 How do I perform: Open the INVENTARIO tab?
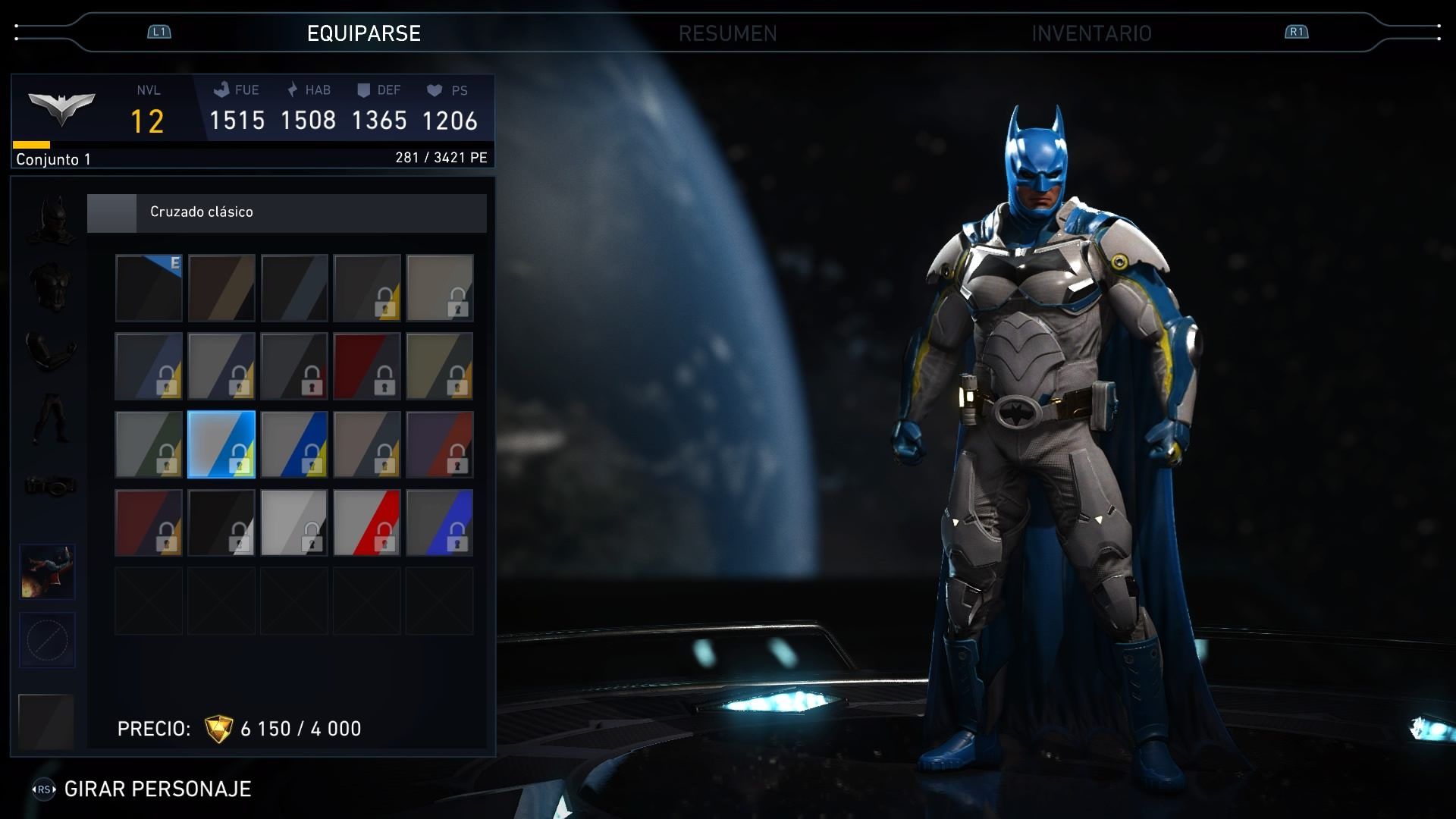(1090, 33)
